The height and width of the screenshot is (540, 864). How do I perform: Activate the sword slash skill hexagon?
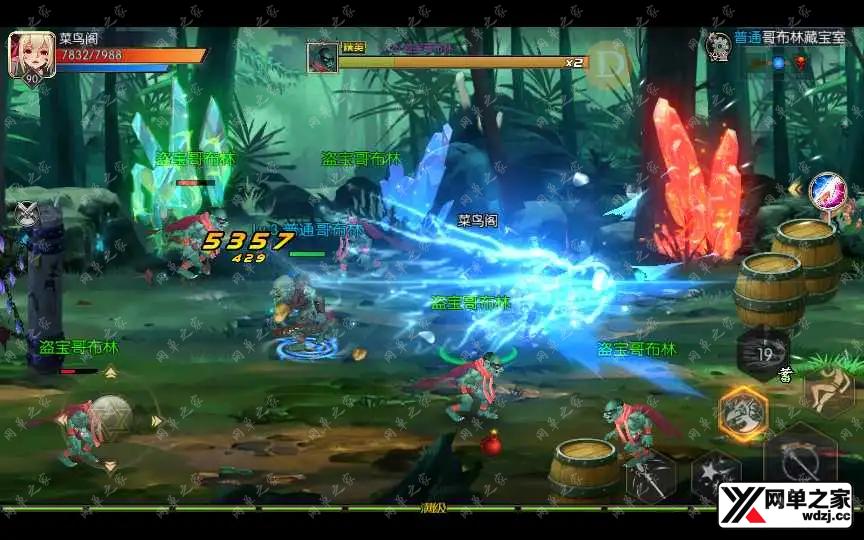point(651,473)
